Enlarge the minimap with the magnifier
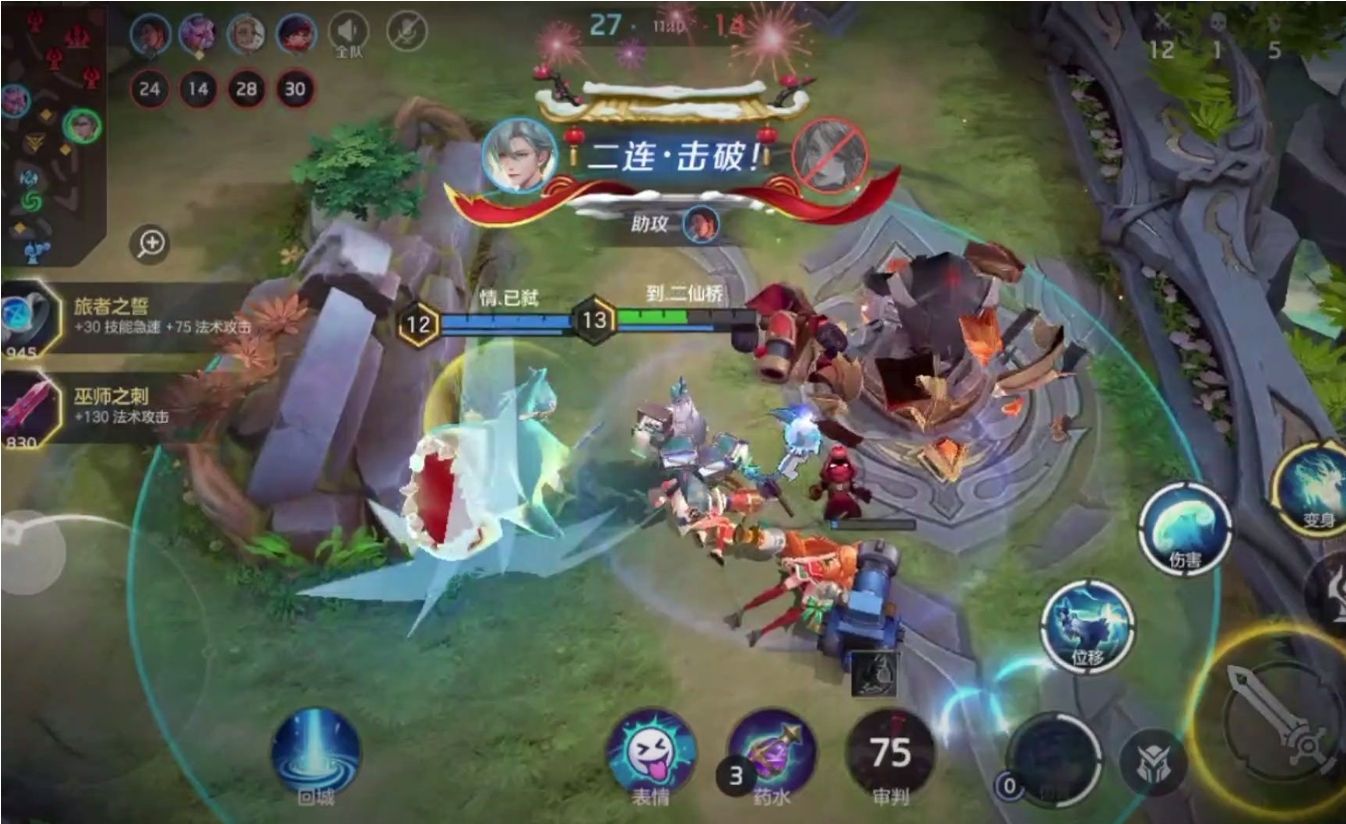The image size is (1346, 824). pos(150,243)
